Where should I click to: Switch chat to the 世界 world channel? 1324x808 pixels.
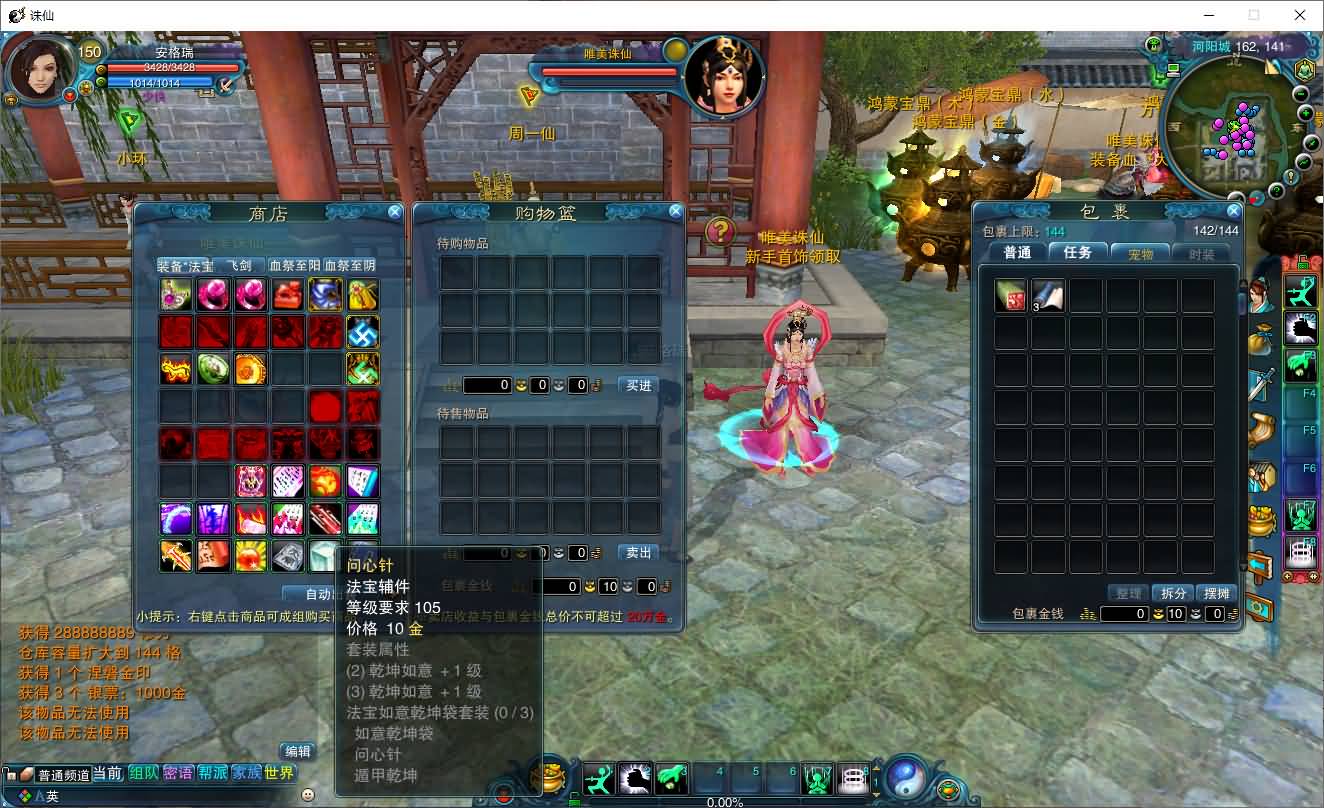pyautogui.click(x=280, y=773)
